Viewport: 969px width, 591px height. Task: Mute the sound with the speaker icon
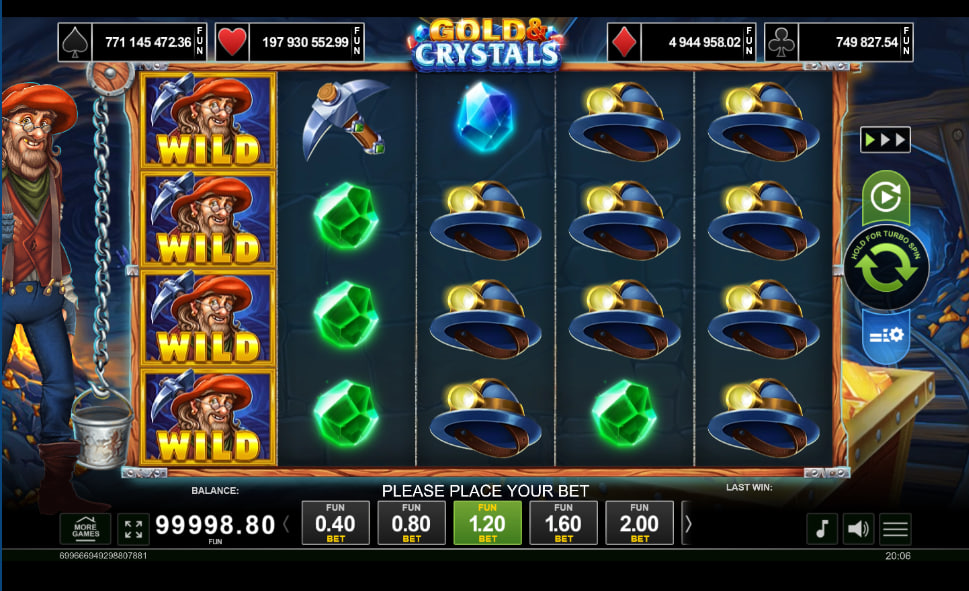(858, 528)
